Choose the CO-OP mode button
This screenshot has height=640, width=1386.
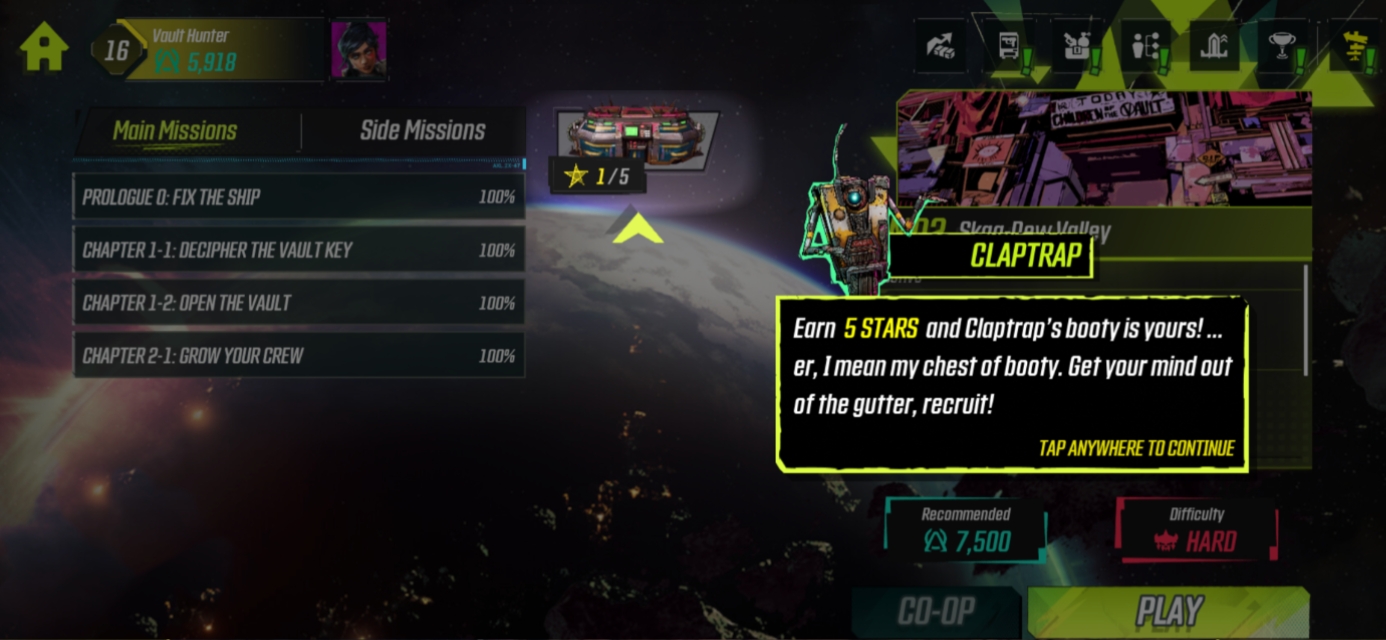point(936,611)
